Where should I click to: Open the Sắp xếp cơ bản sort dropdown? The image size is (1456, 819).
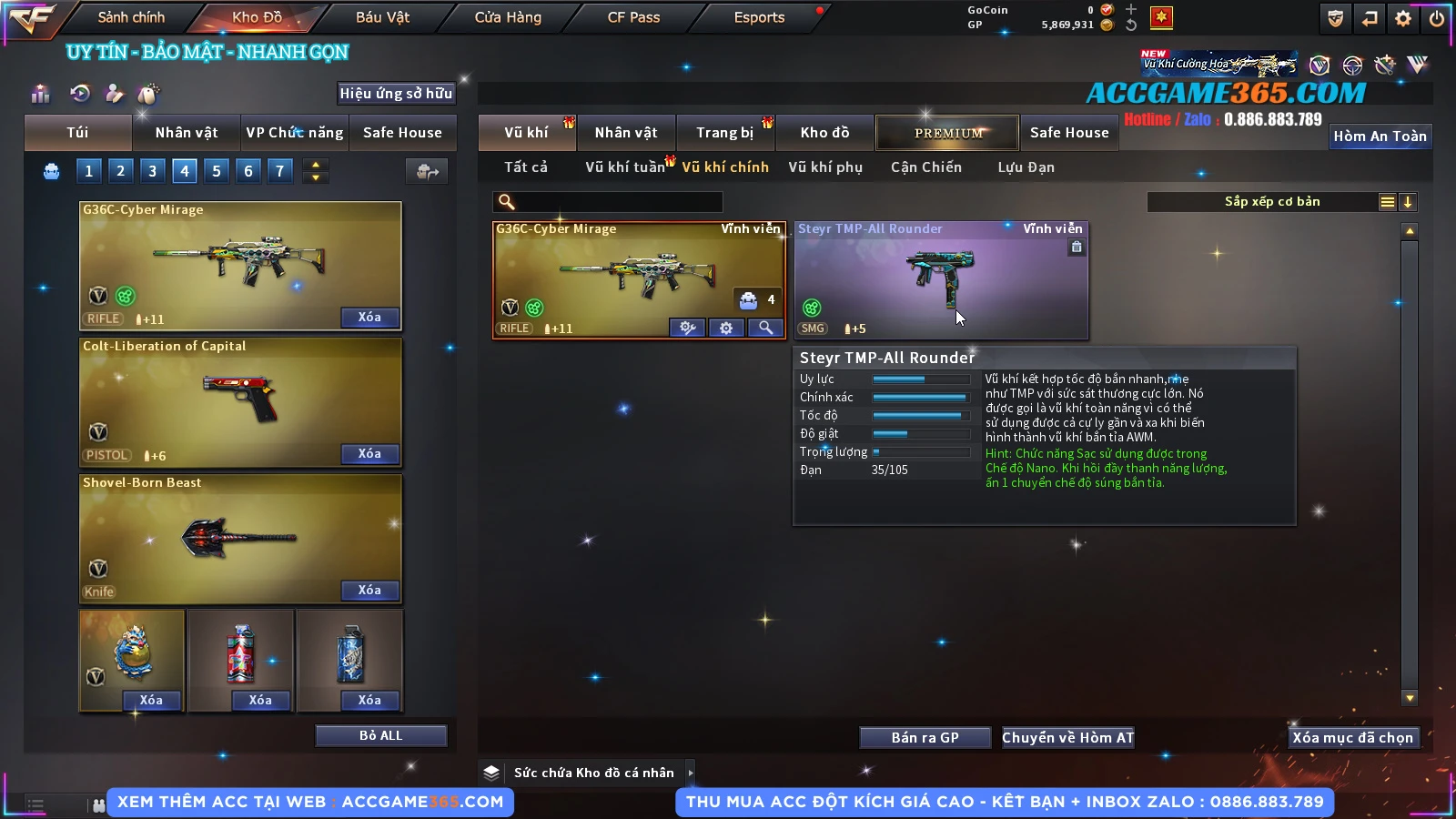click(1272, 202)
